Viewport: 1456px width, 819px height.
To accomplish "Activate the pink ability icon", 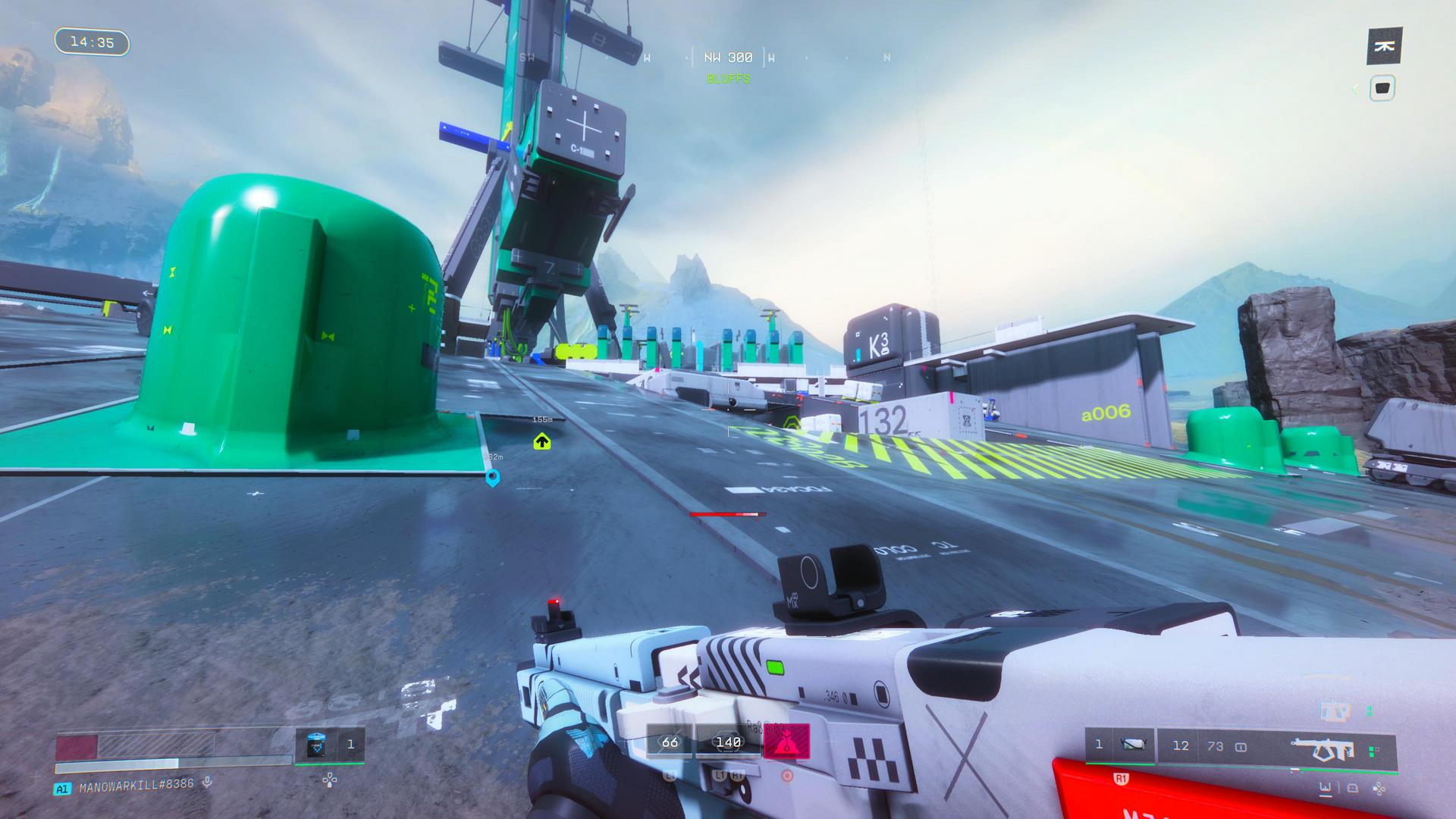I will tap(786, 742).
